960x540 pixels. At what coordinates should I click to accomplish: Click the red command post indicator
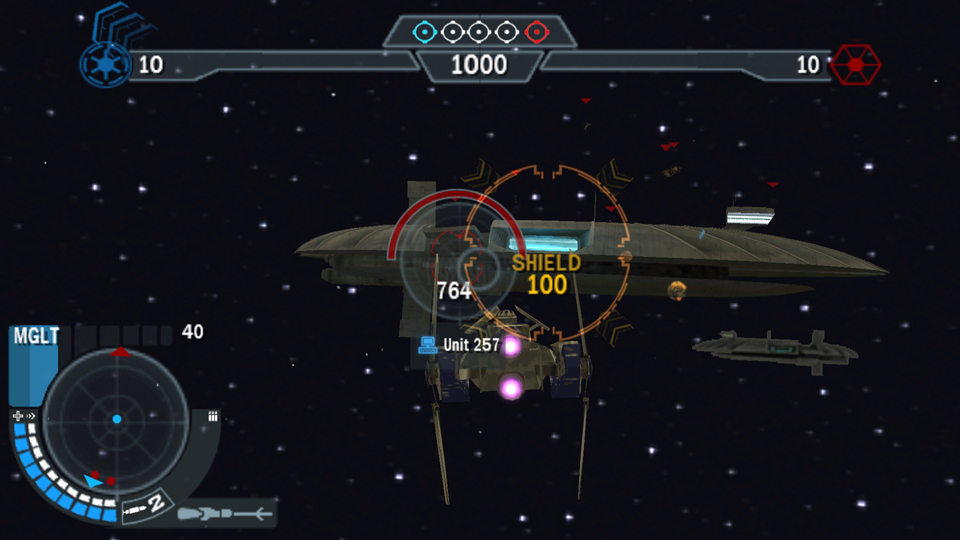[536, 32]
